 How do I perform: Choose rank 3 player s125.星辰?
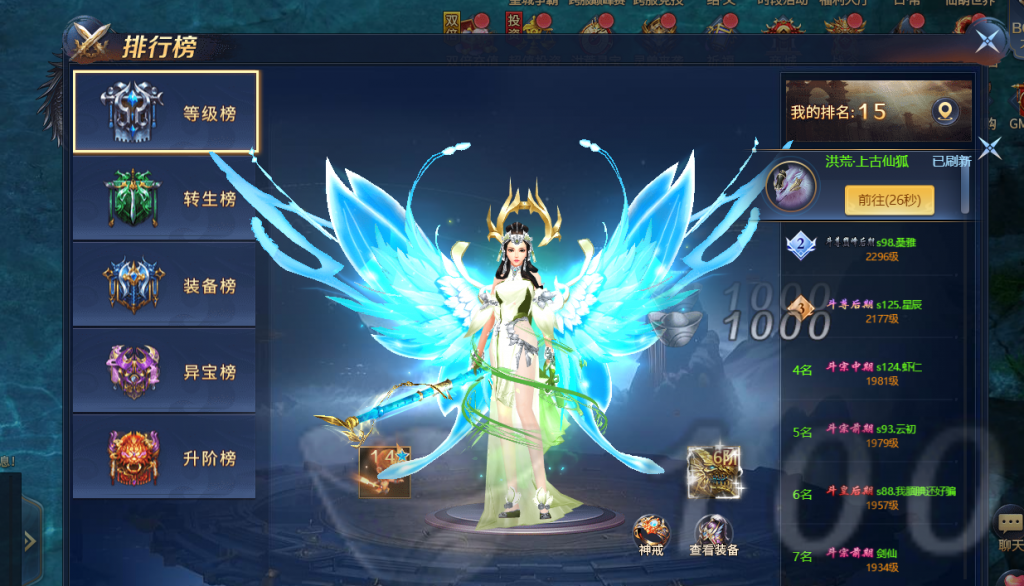[x=870, y=310]
